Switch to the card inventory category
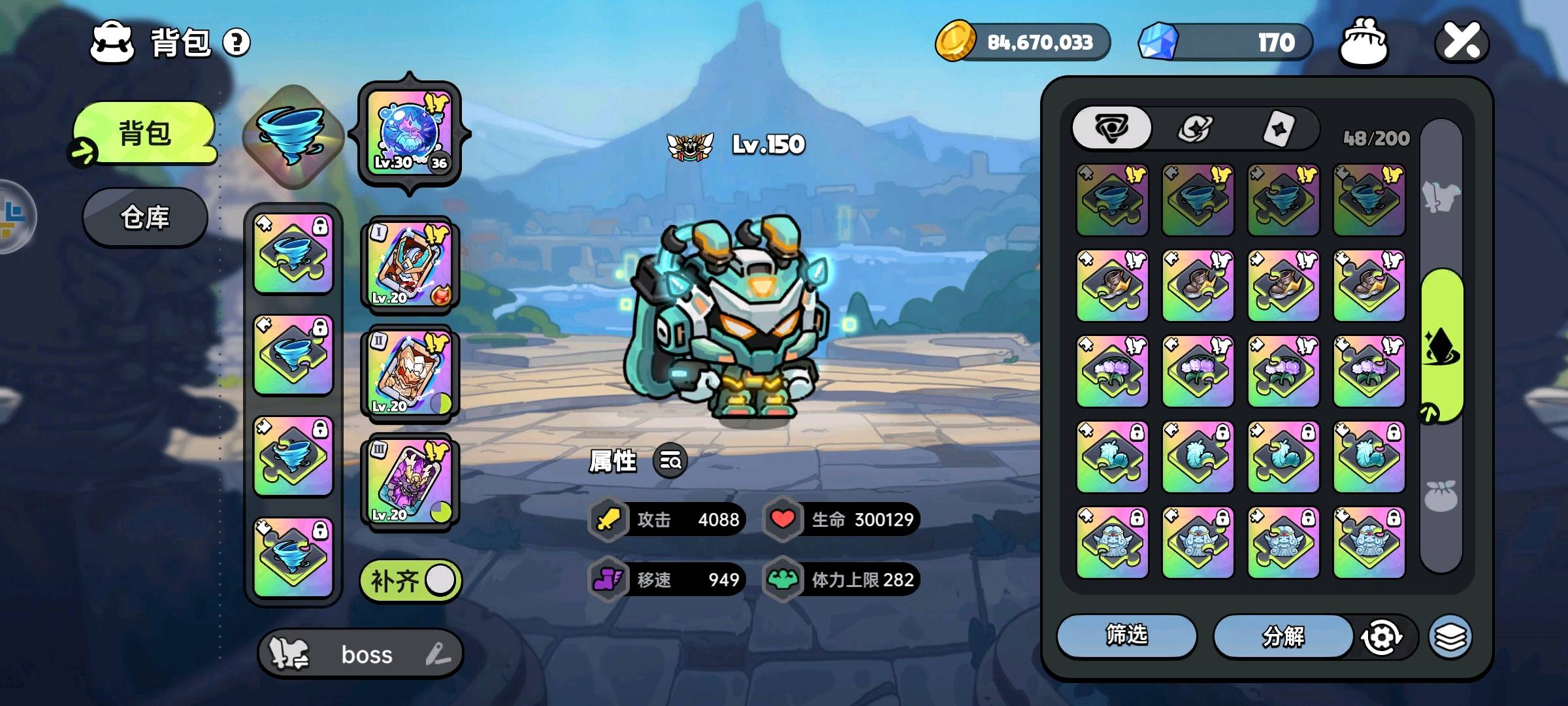The height and width of the screenshot is (706, 1568). tap(1278, 128)
